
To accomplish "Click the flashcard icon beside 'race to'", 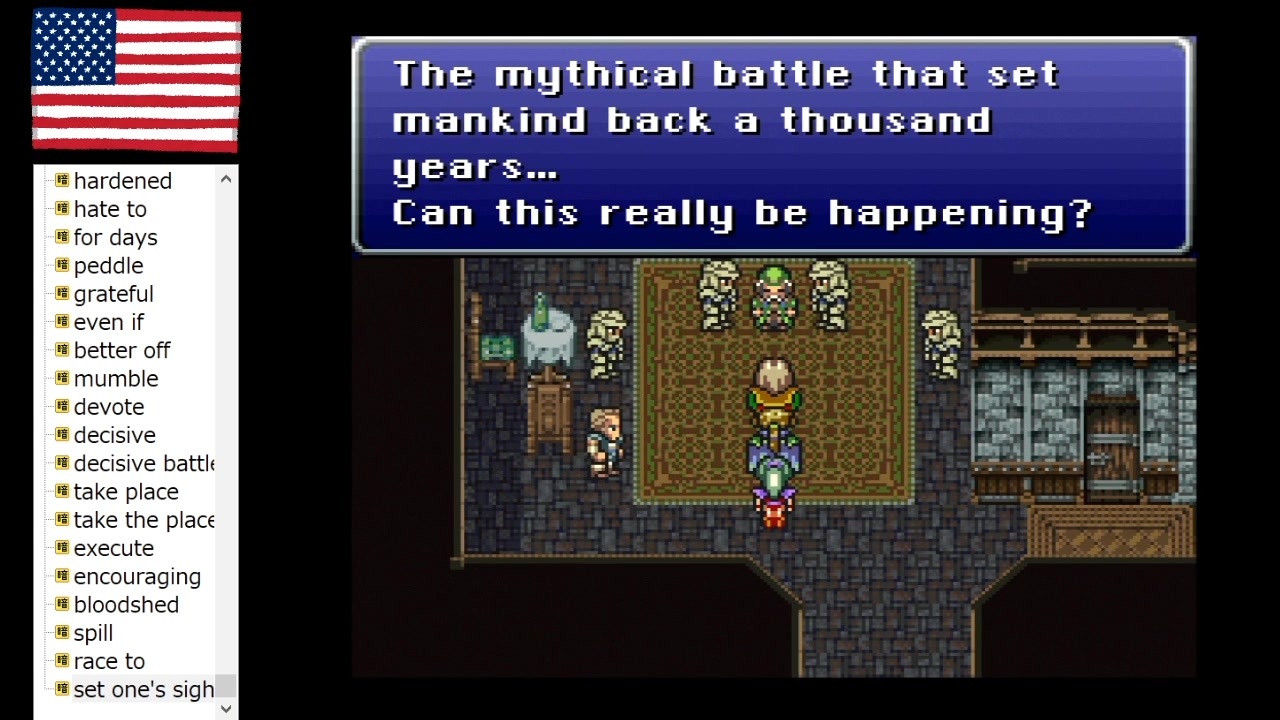I will click(x=61, y=661).
